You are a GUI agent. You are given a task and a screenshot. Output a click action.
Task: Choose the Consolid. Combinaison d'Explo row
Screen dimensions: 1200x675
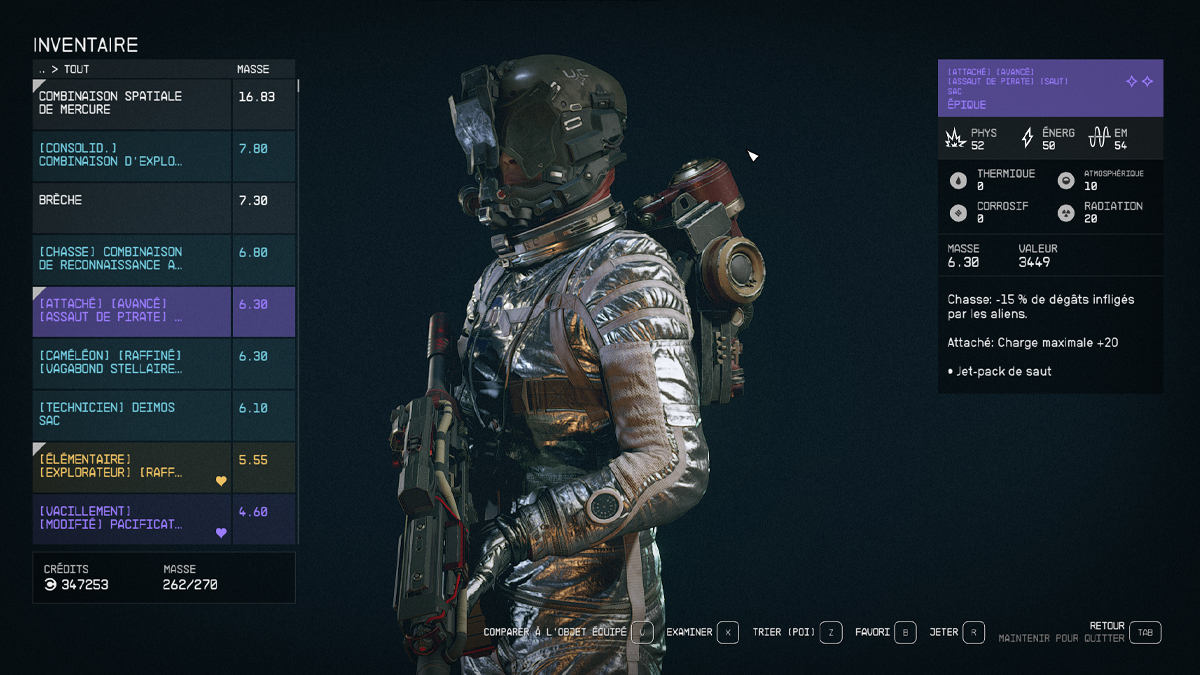tap(134, 156)
